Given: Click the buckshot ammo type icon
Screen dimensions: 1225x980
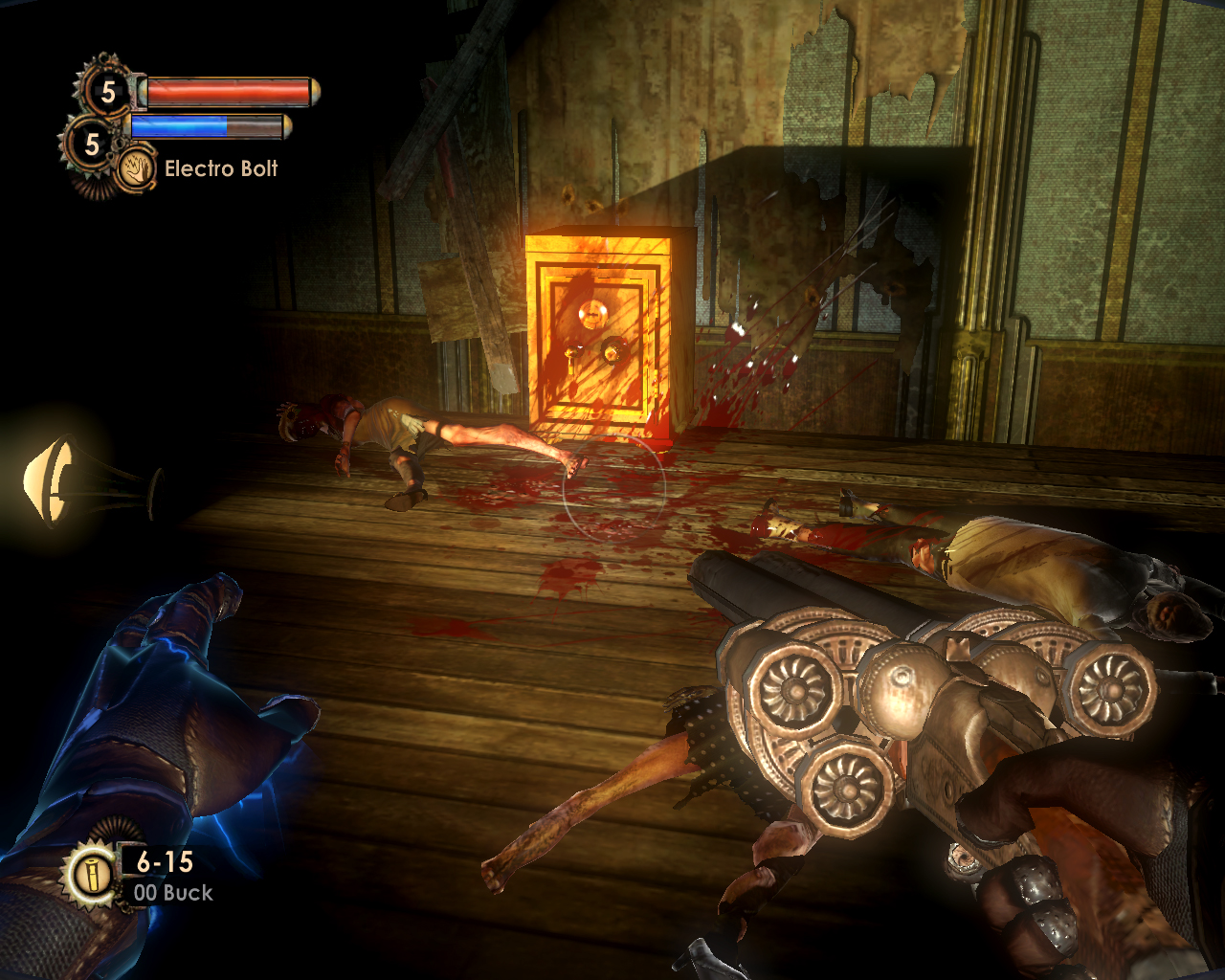Looking at the screenshot, I should pyautogui.click(x=92, y=875).
